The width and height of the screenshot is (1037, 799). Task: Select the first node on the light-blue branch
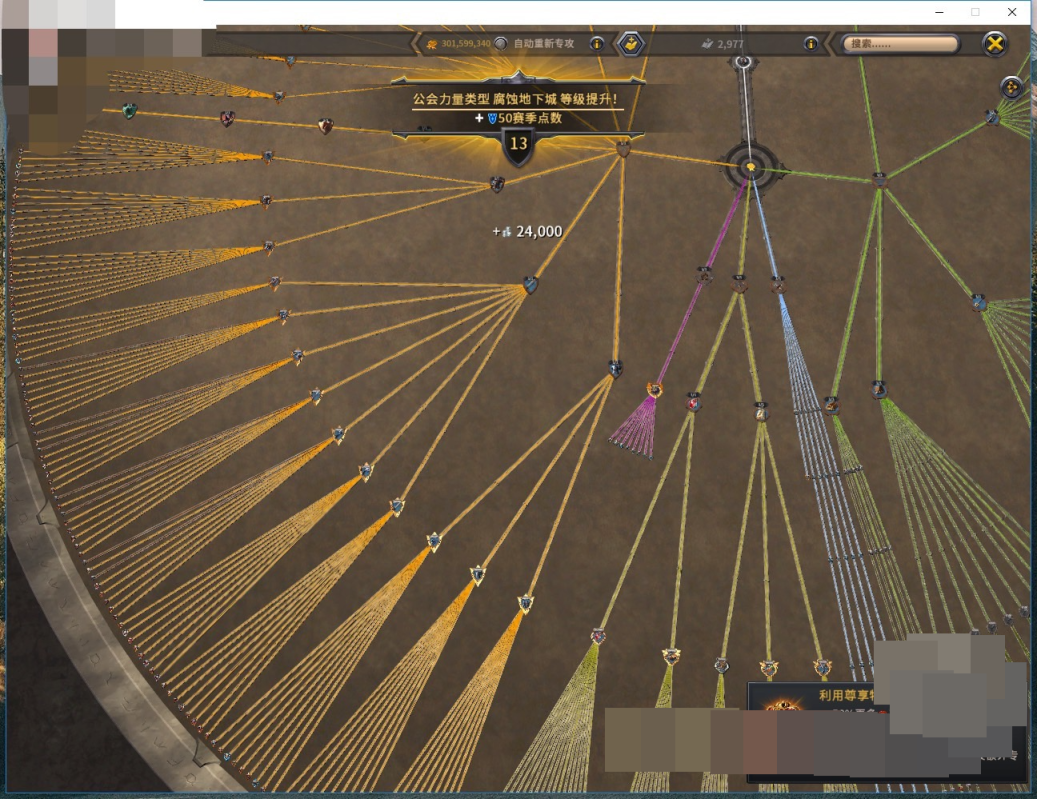(778, 285)
